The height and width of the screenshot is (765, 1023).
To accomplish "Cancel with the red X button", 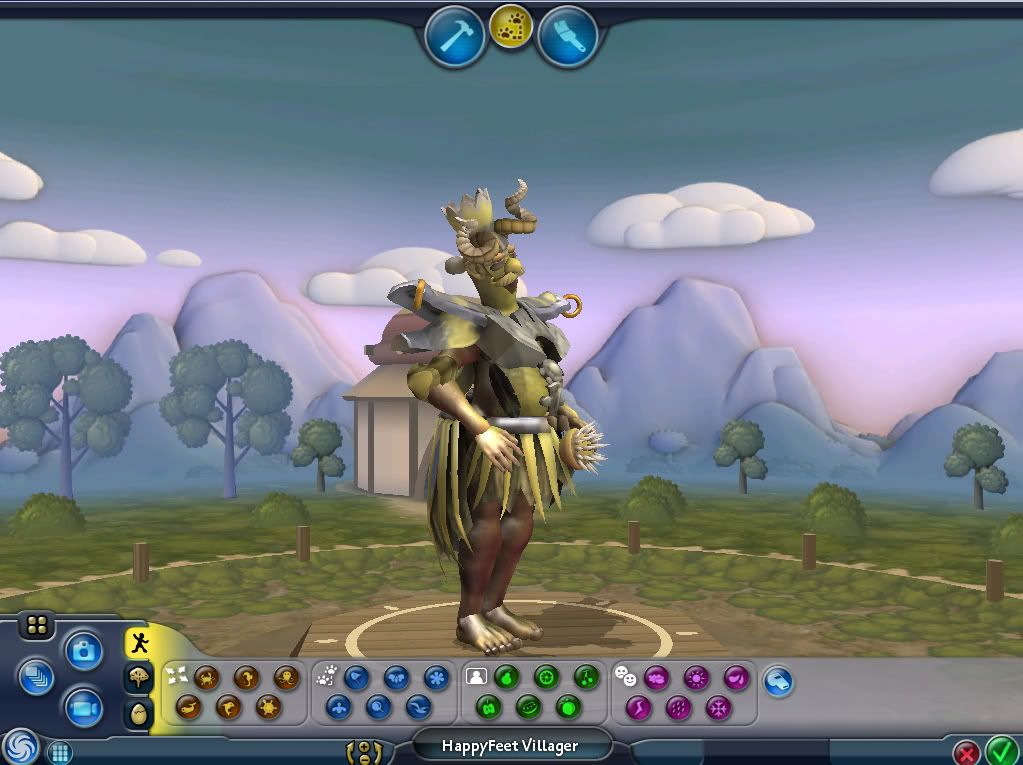I will (x=966, y=752).
